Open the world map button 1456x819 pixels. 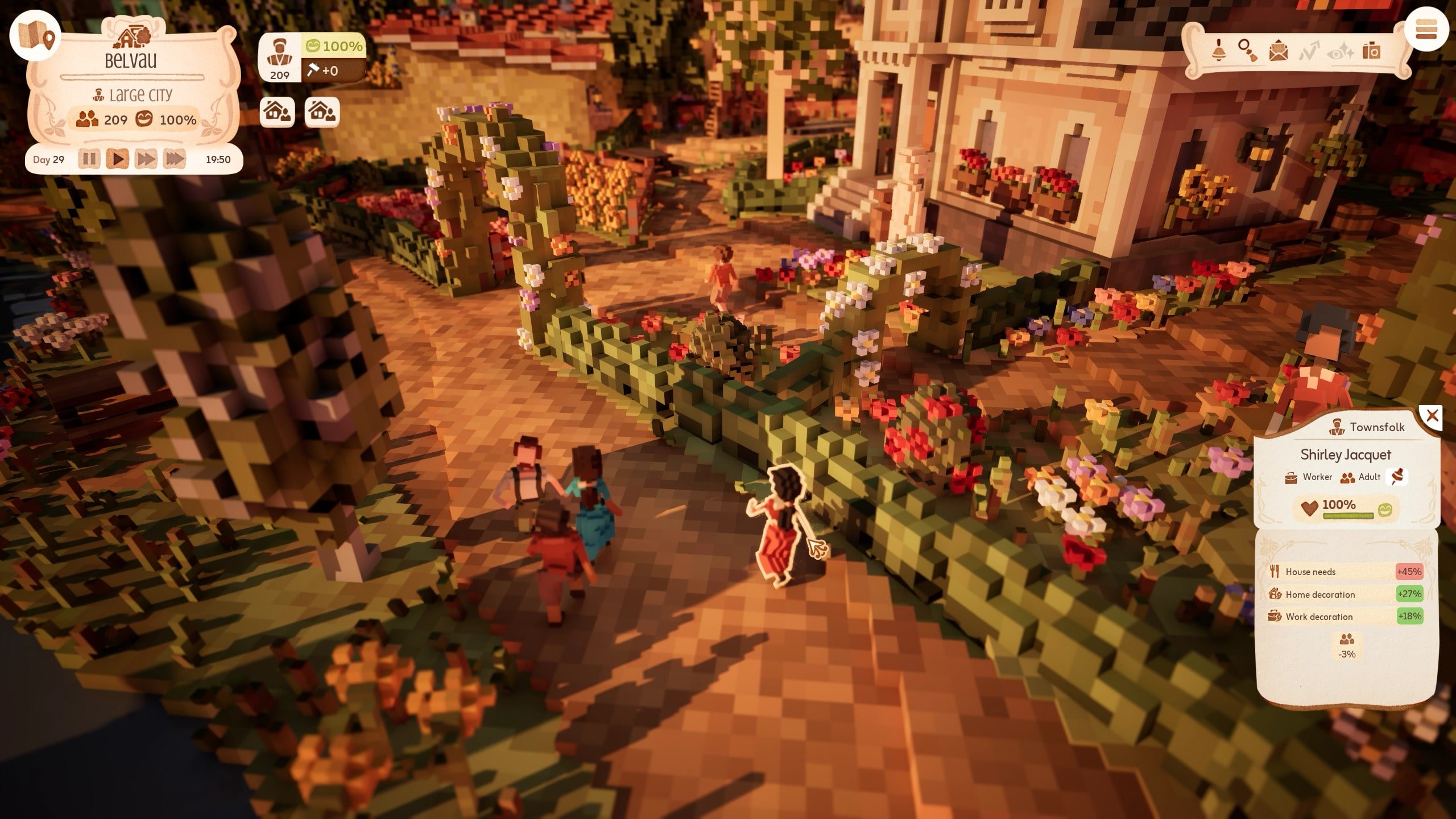tap(35, 36)
